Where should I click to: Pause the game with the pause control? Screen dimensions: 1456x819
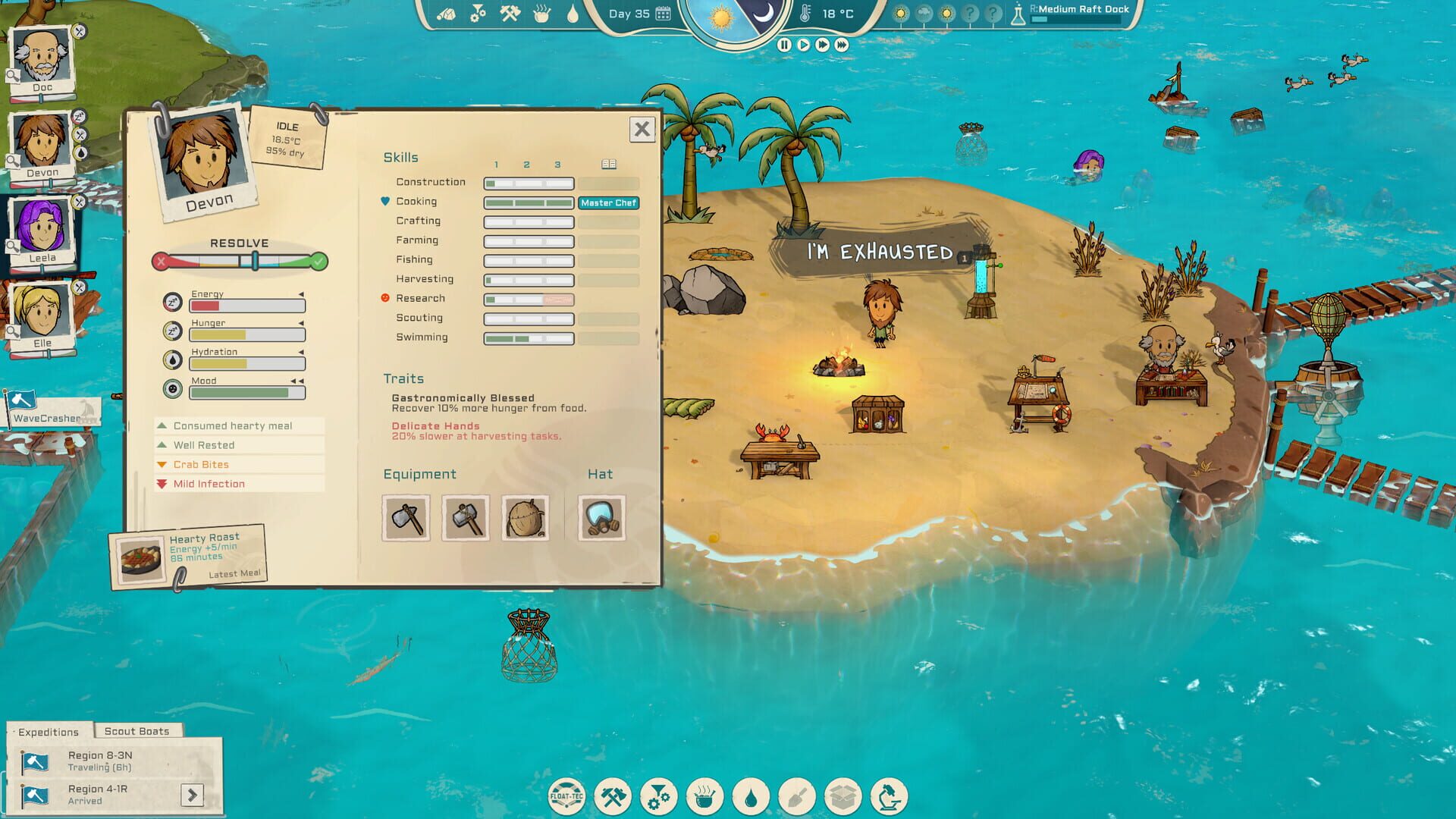click(x=785, y=43)
